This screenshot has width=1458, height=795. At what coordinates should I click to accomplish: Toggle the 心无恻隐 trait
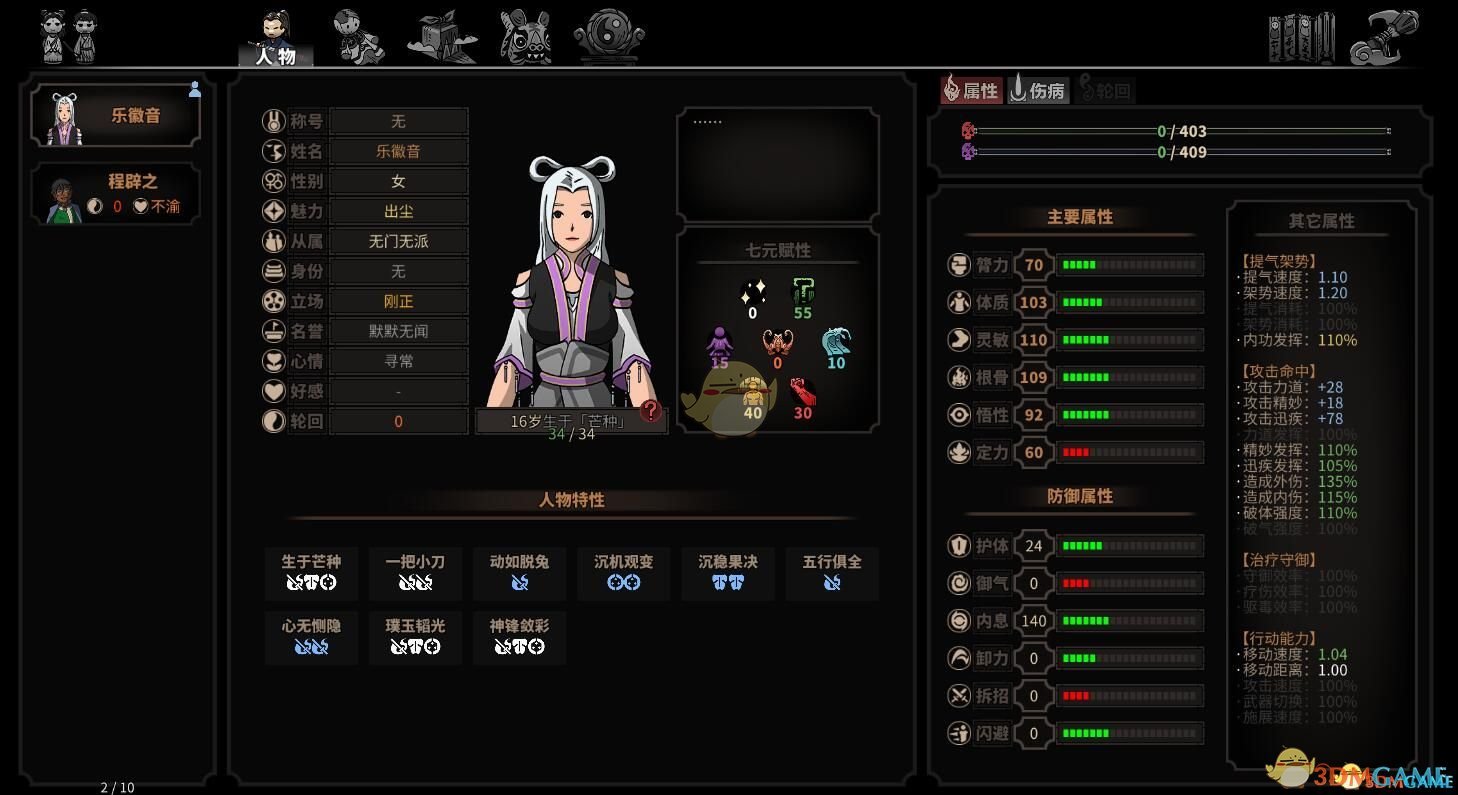(311, 638)
